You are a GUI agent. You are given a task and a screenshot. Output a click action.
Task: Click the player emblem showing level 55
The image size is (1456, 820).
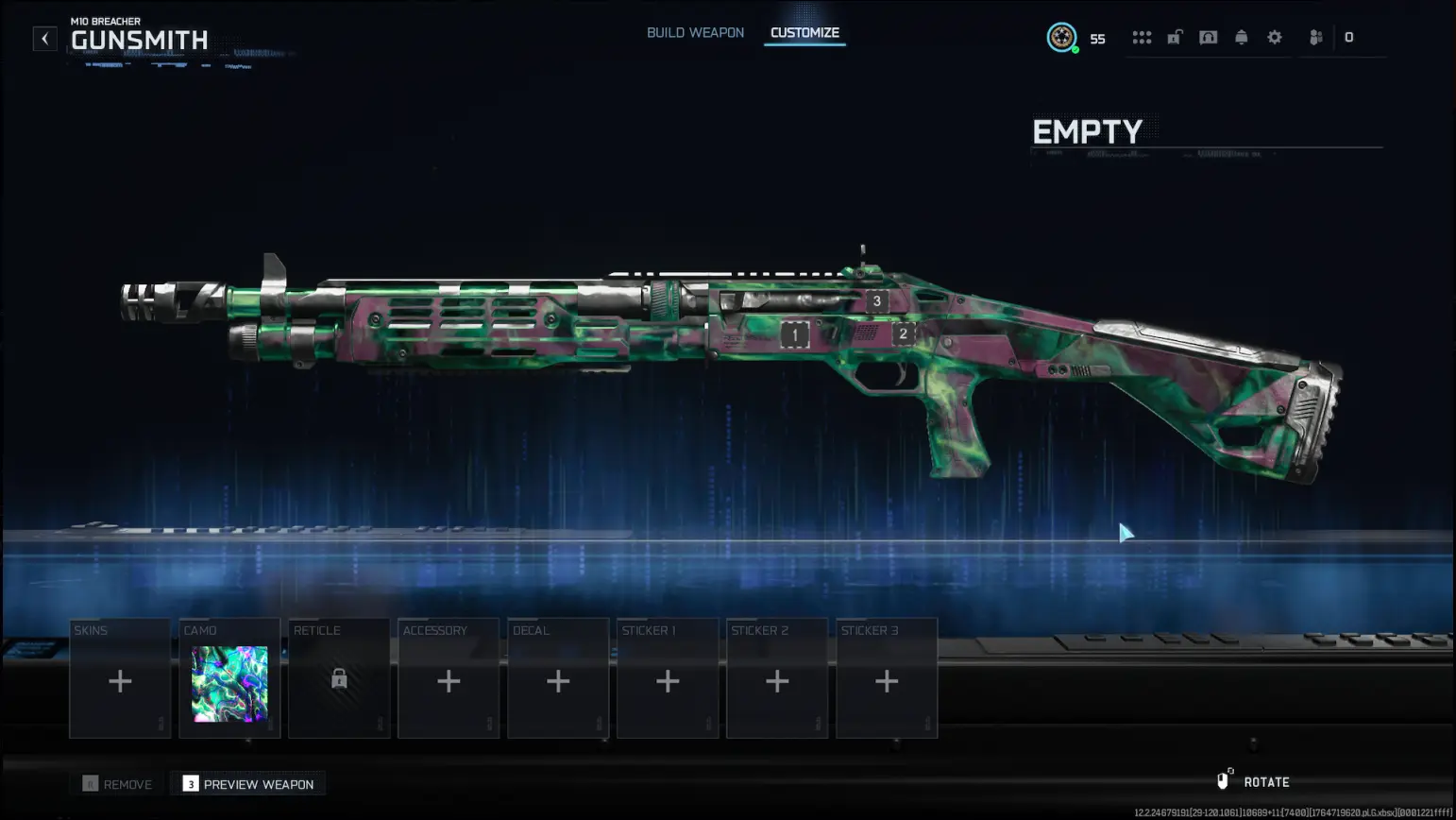(1063, 39)
